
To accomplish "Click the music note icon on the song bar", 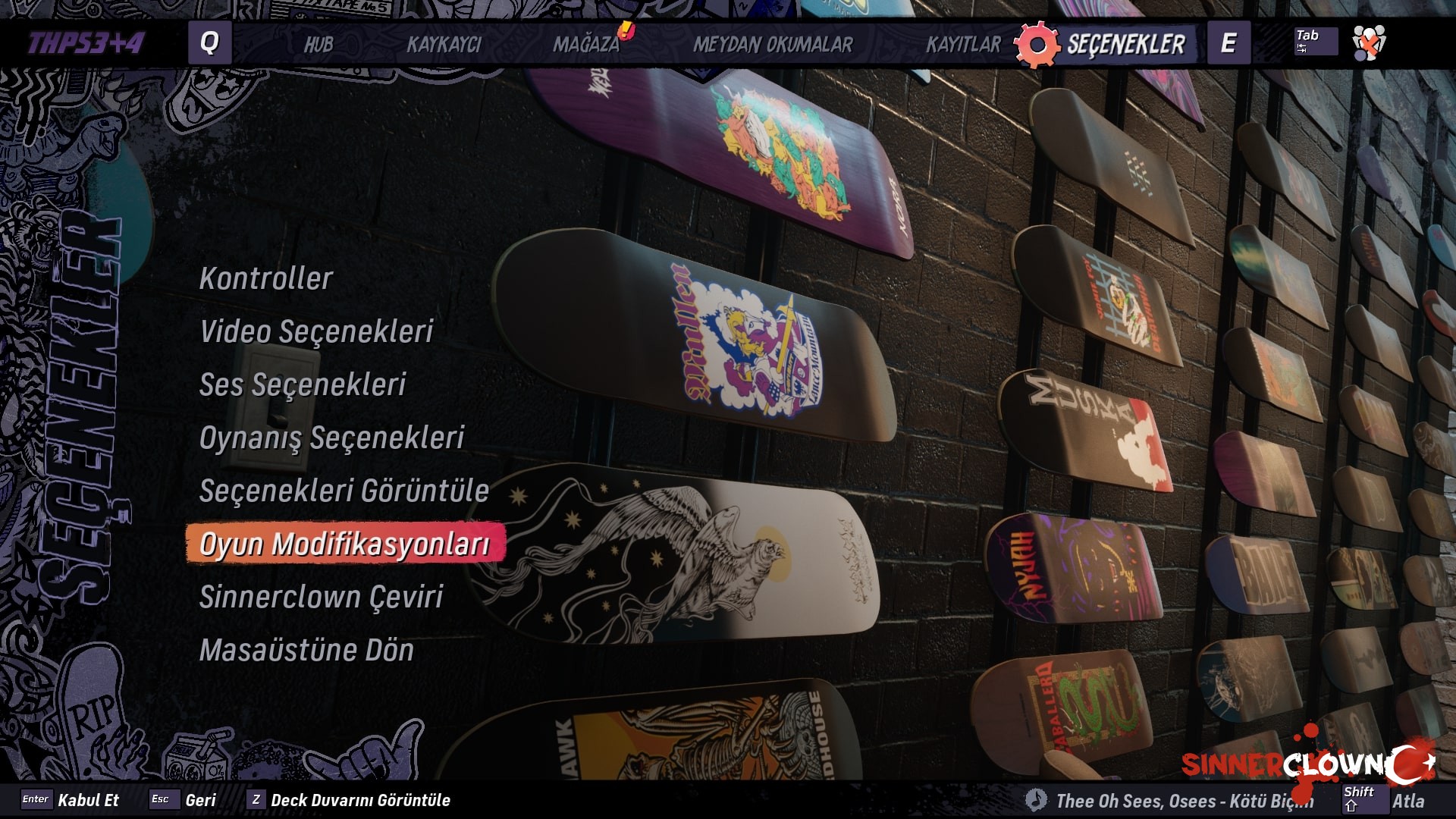I will (1036, 799).
